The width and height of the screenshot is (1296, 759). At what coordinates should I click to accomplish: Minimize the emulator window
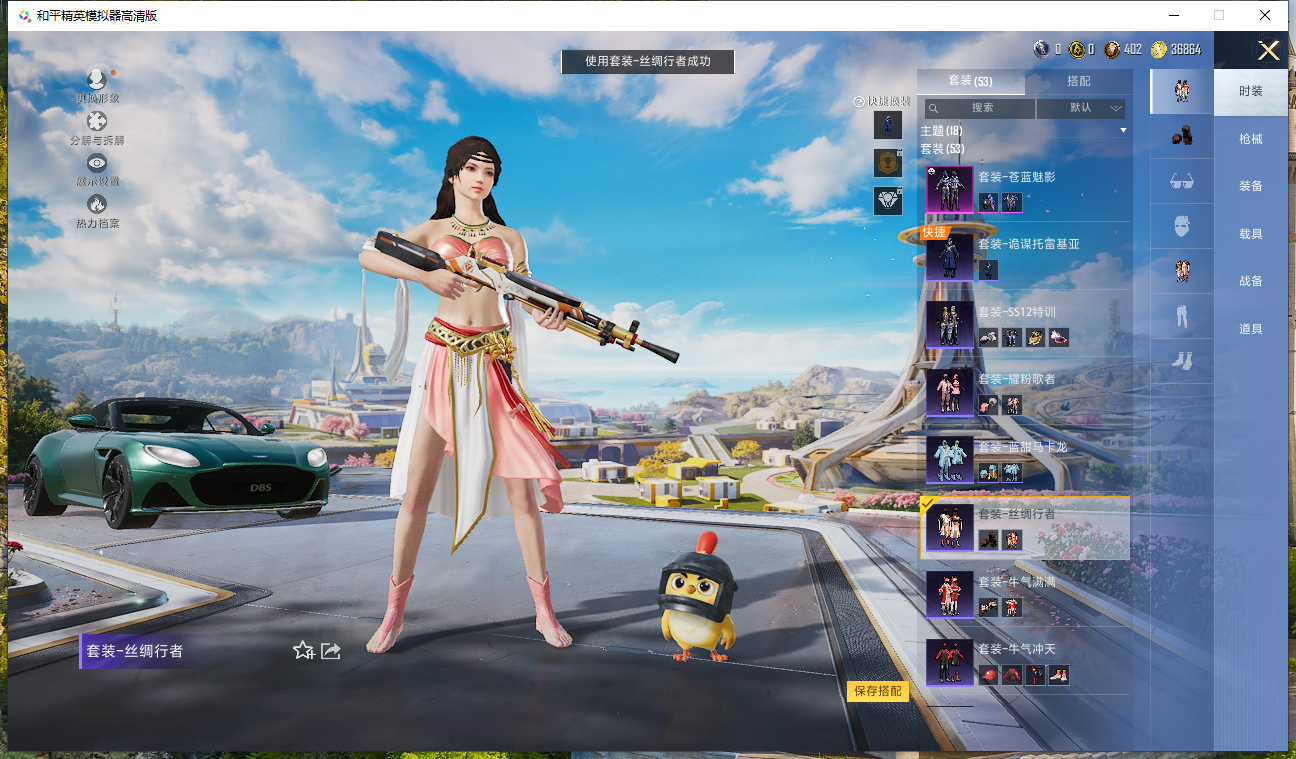point(1172,15)
